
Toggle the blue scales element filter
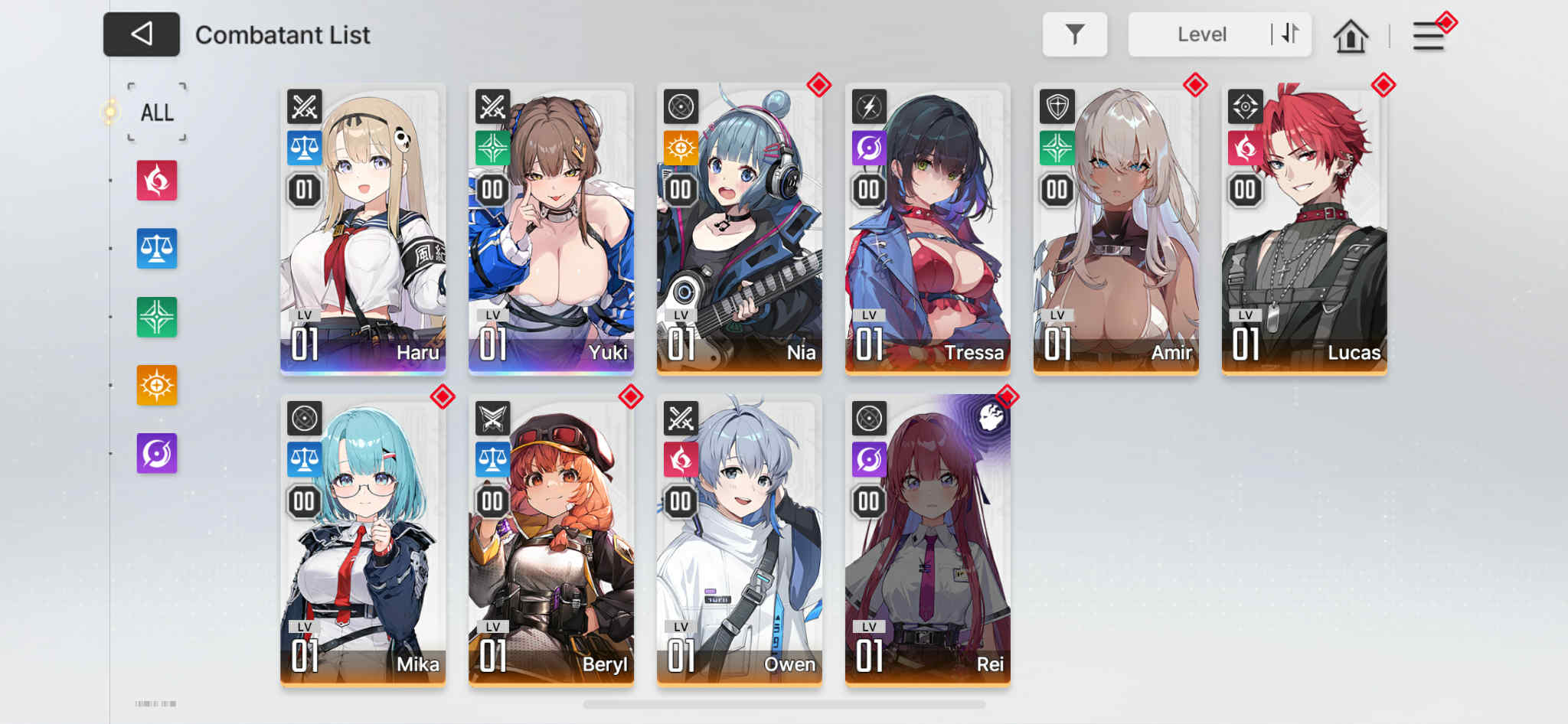point(156,249)
